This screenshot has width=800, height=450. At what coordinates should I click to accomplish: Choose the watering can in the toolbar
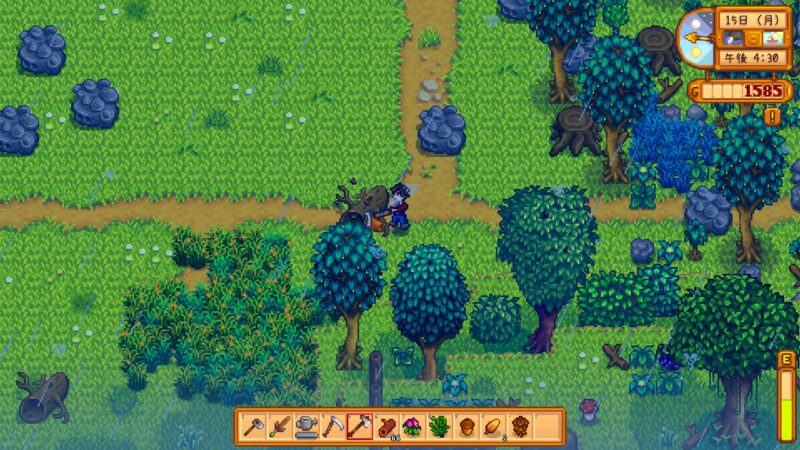pyautogui.click(x=306, y=427)
